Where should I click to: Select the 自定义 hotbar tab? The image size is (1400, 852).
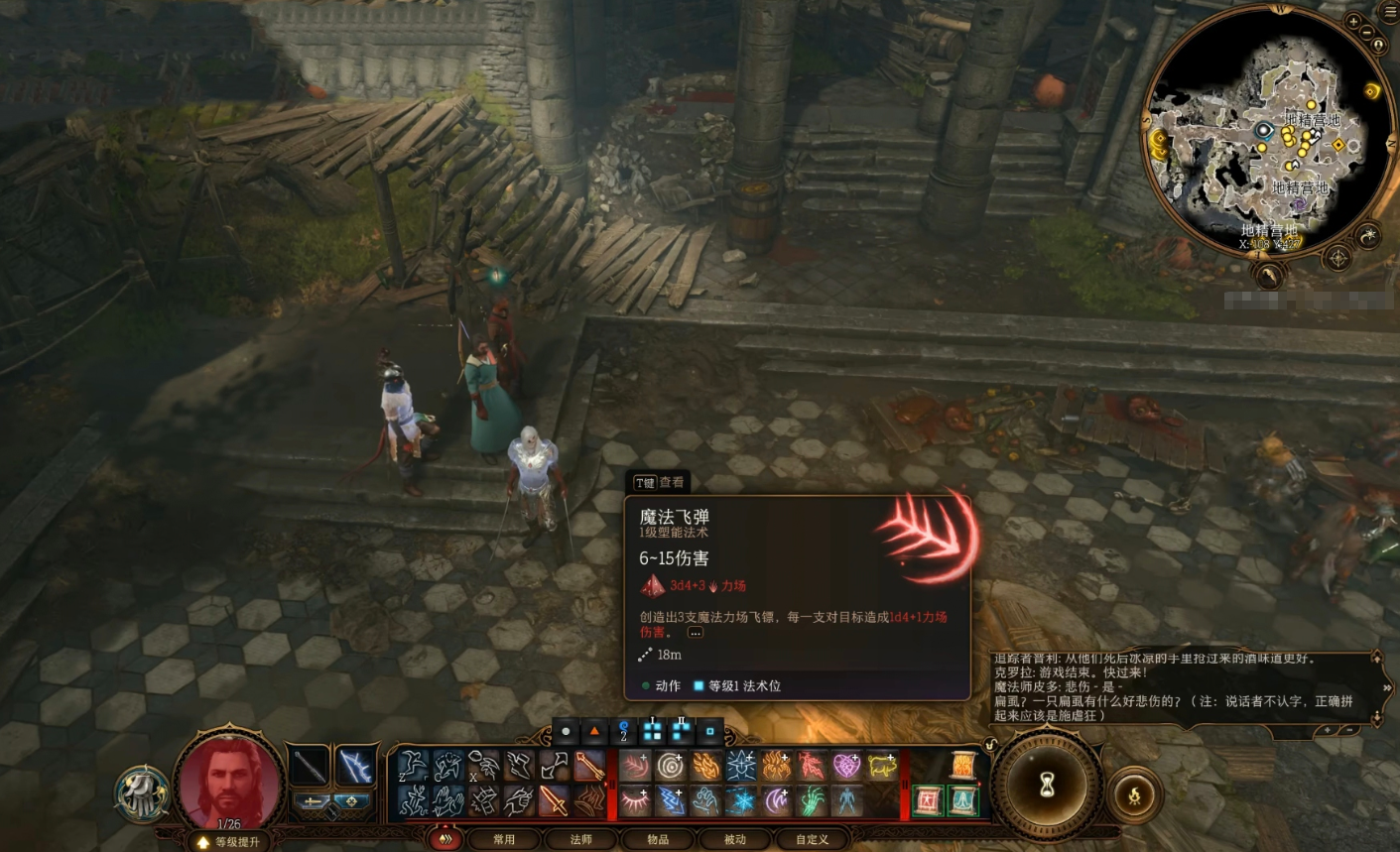pyautogui.click(x=812, y=839)
